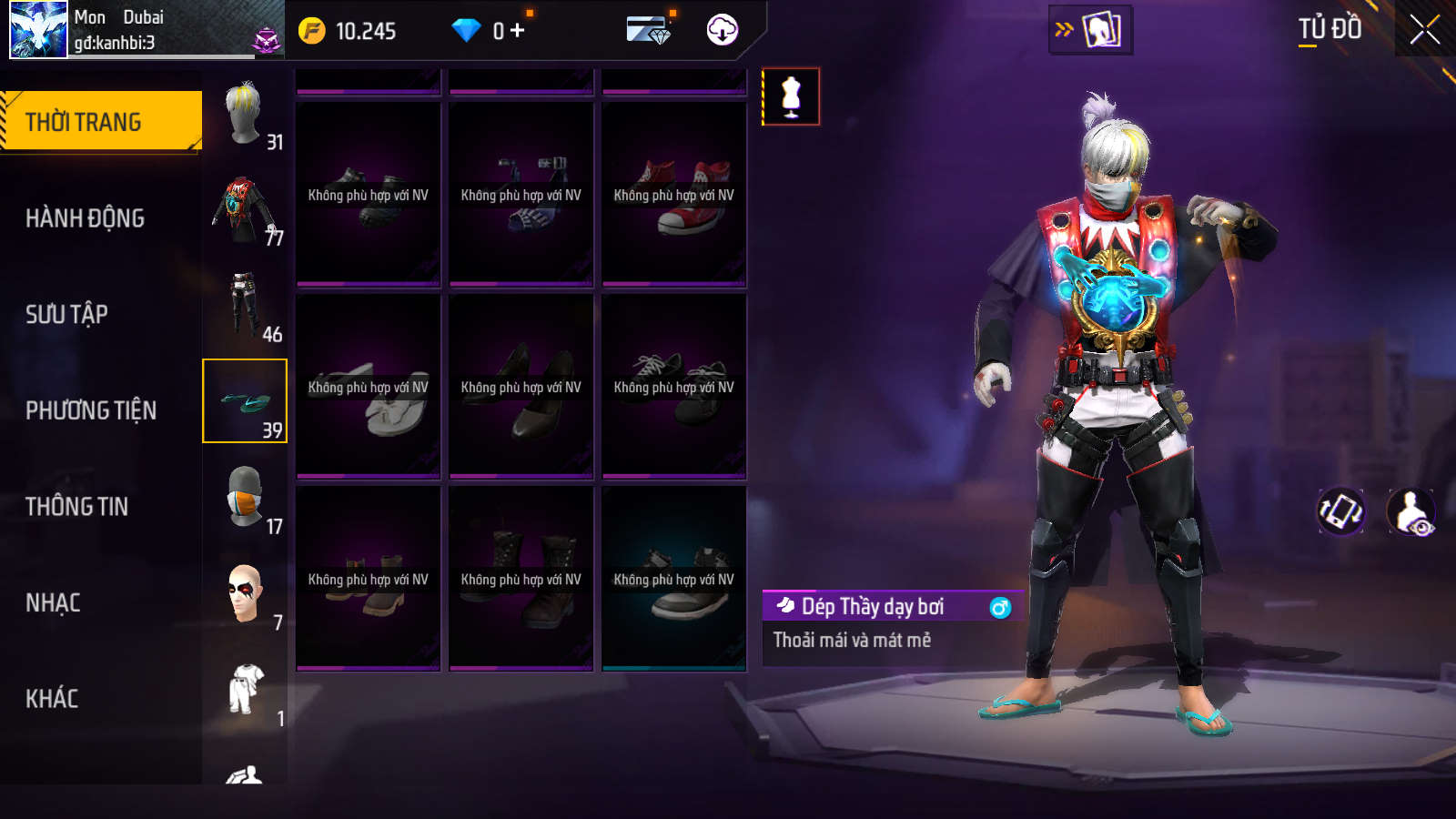This screenshot has height=819, width=1456.
Task: Open the face paint category with 7 items
Action: 245,593
